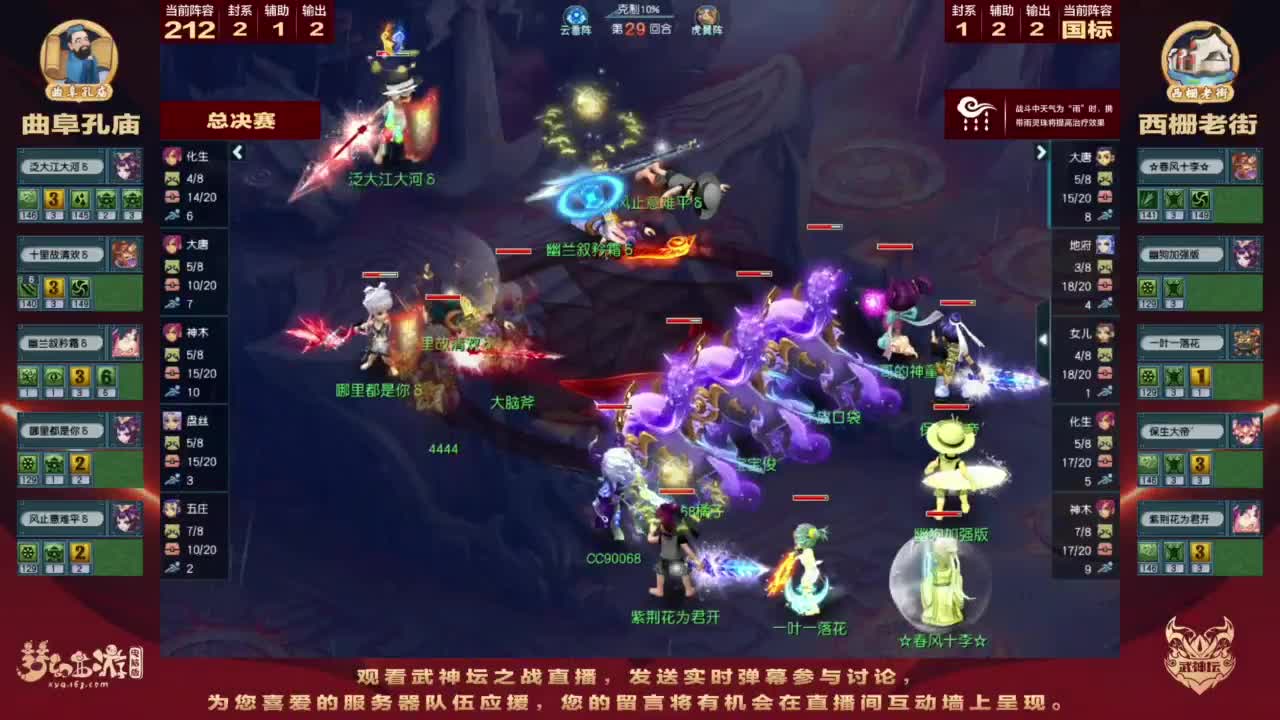This screenshot has width=1280, height=720.
Task: Select the 当前阵容 国标 header
Action: 1090,22
